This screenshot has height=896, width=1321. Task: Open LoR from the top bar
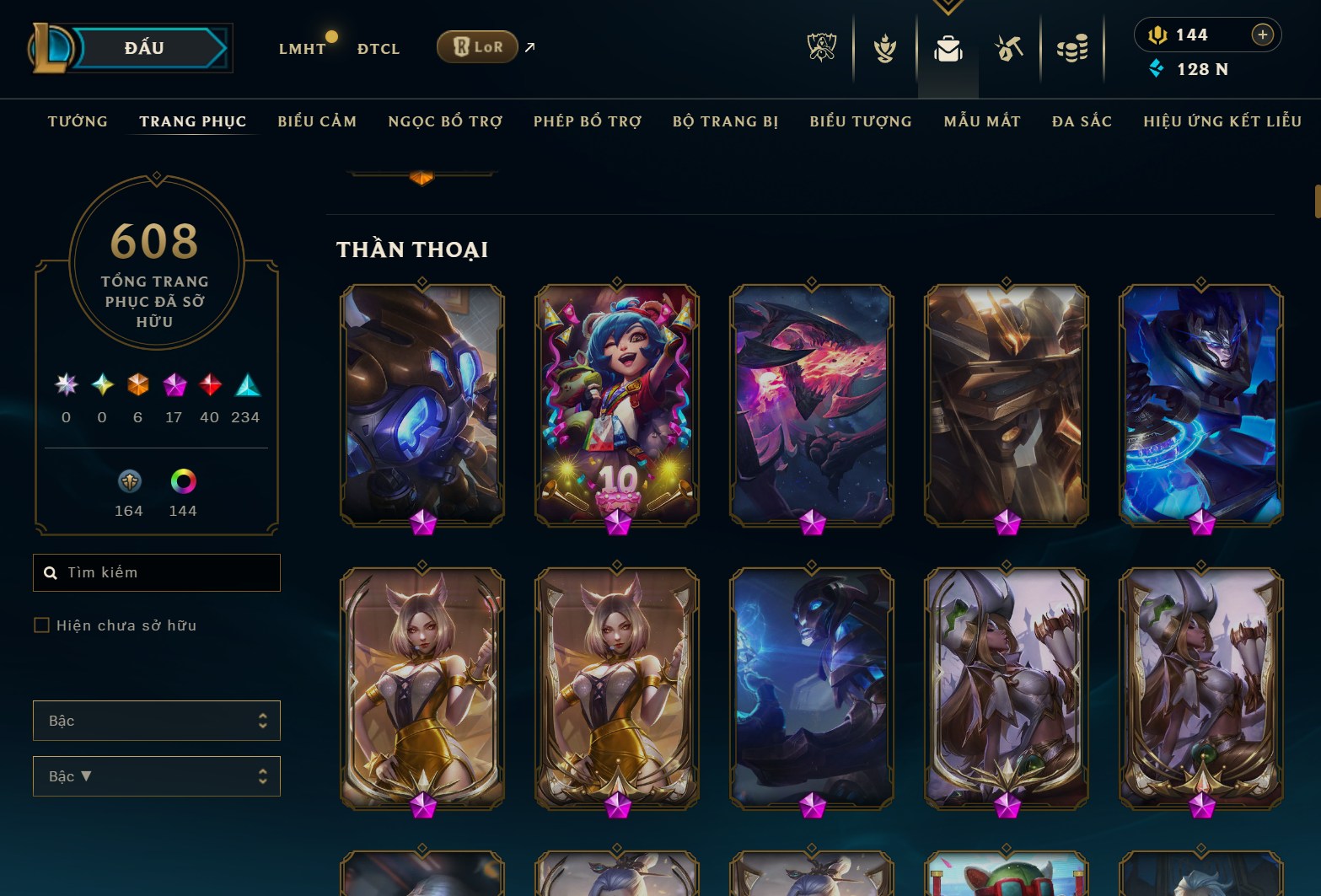tap(477, 47)
